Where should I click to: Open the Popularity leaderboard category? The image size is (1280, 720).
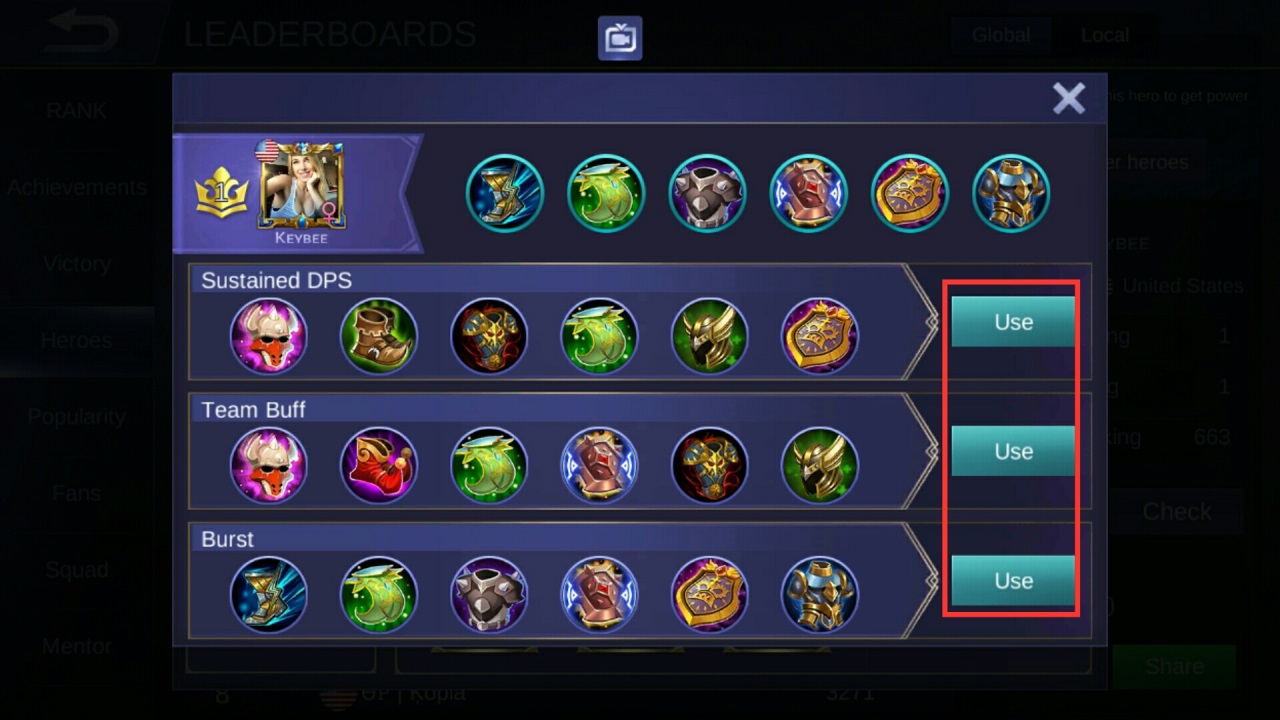tap(77, 417)
